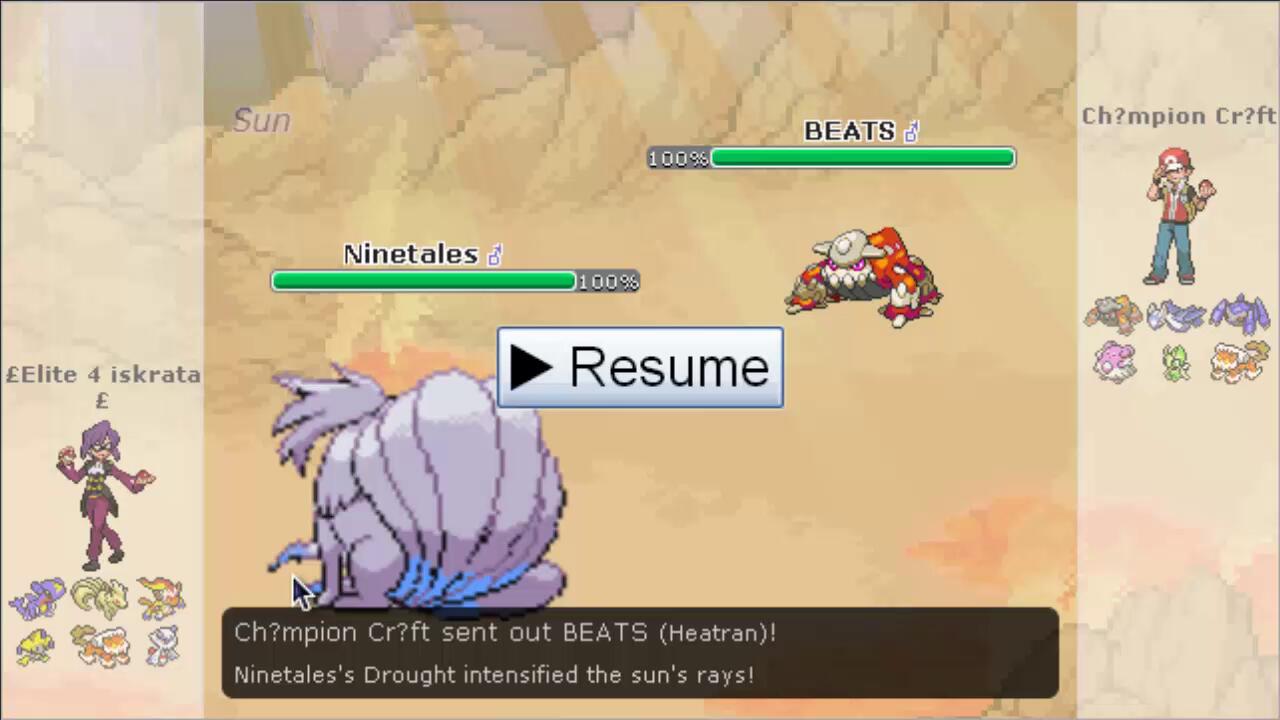Click Heatran icon in Champion Cr?ft's team

click(x=1114, y=315)
